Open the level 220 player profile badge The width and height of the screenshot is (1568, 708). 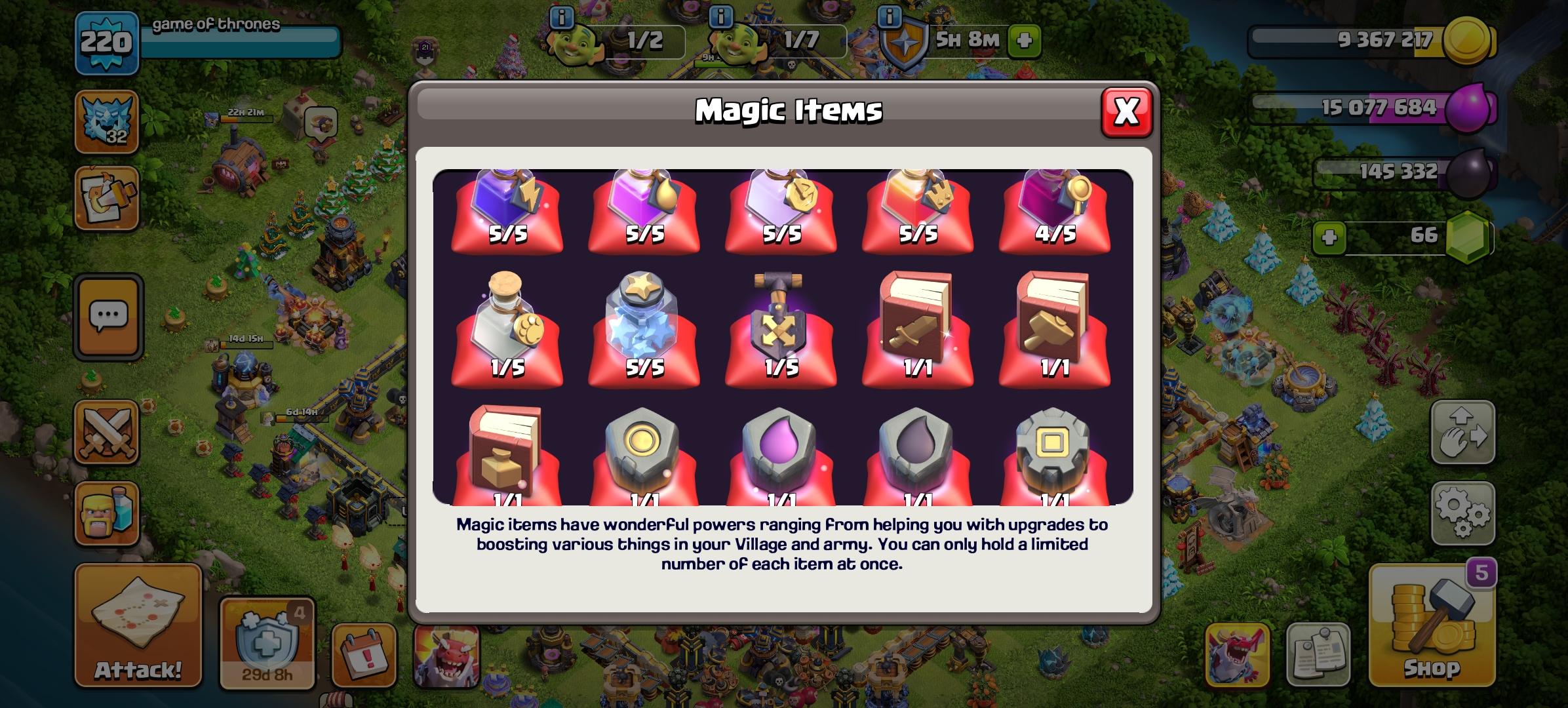point(106,43)
